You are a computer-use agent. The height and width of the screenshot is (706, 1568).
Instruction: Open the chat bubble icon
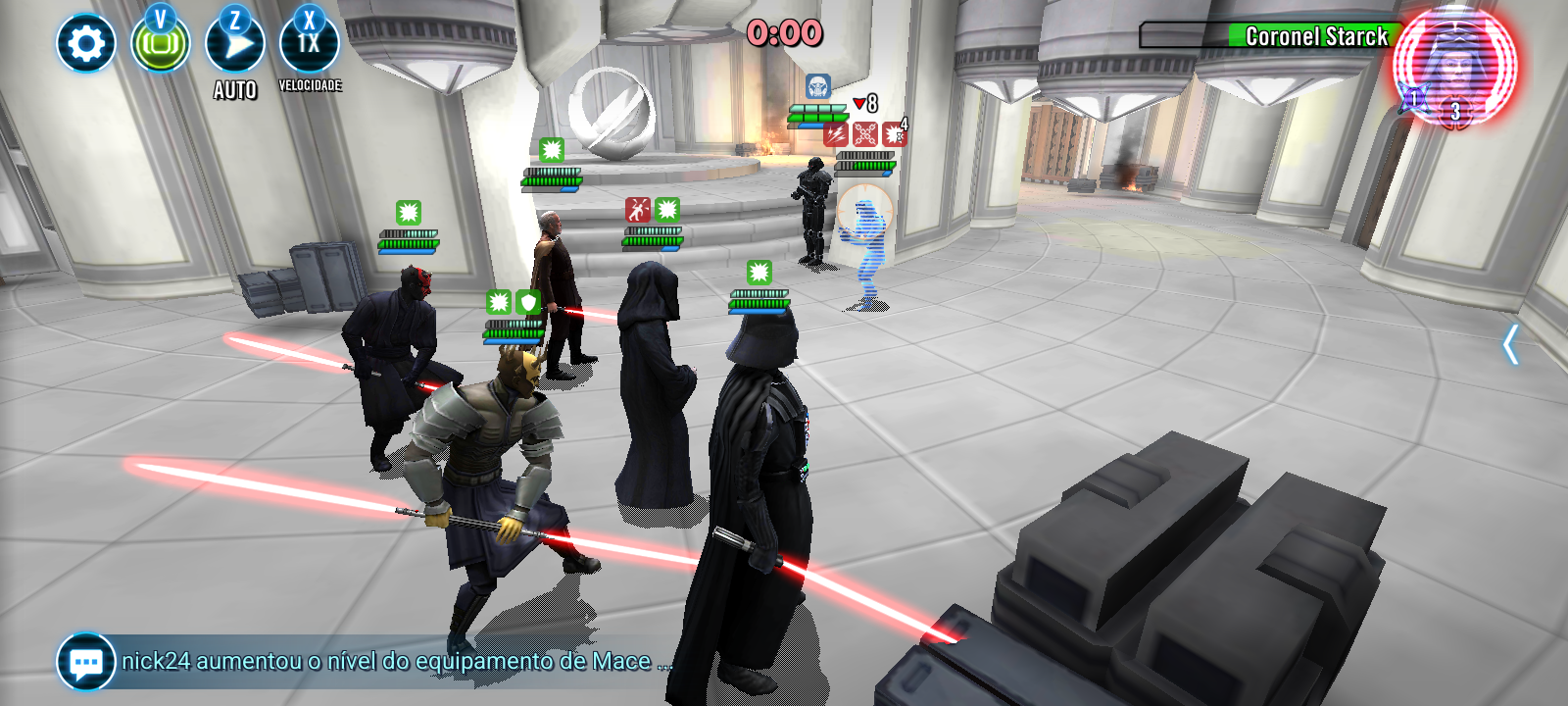pyautogui.click(x=85, y=662)
